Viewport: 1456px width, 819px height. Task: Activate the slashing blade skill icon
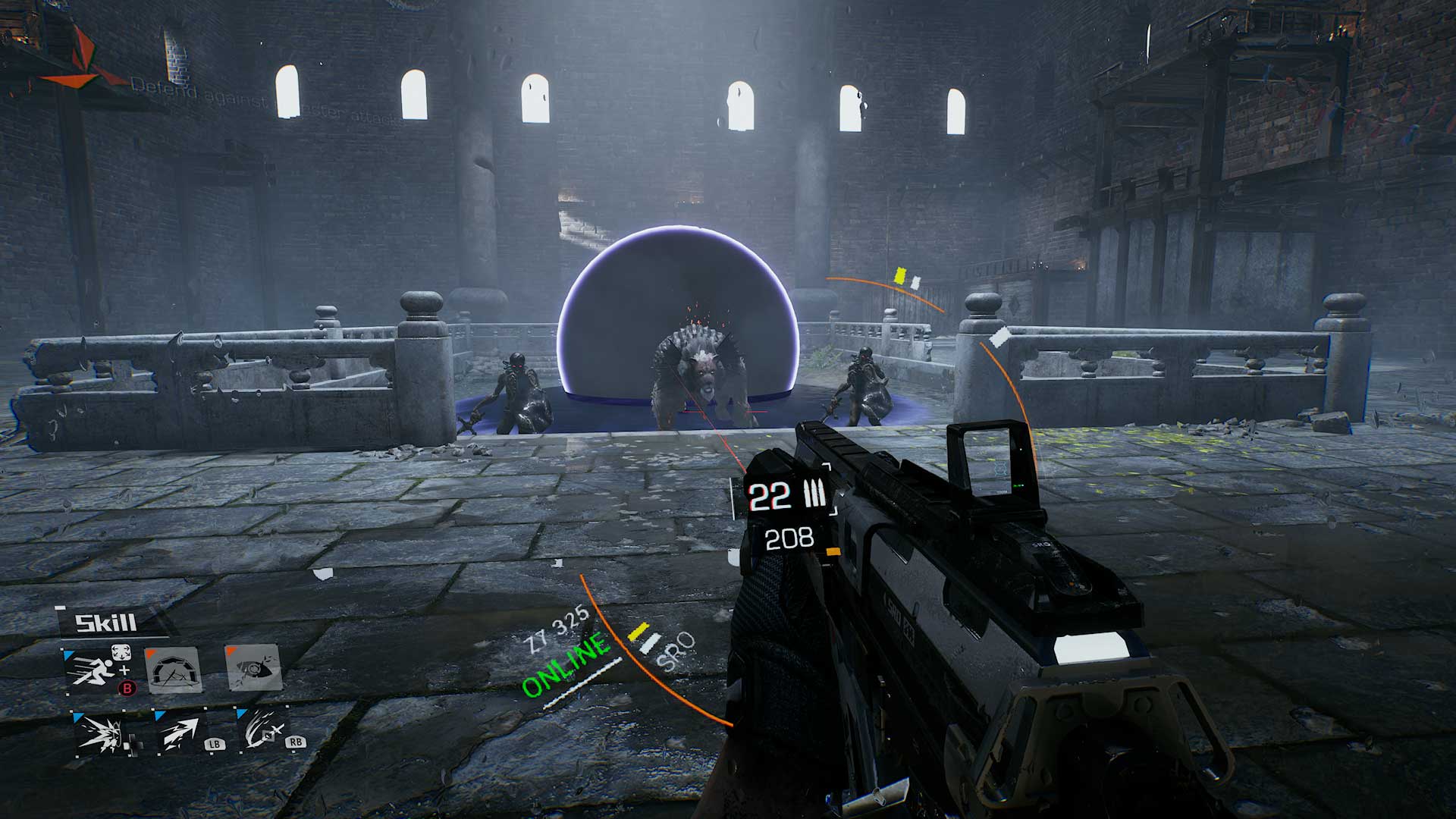coord(262,730)
